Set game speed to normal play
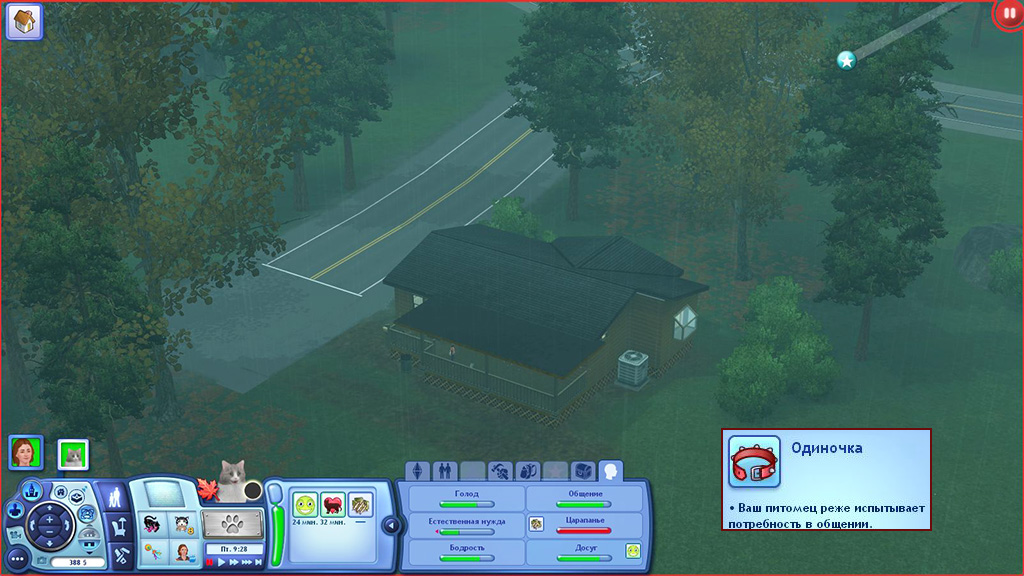Screen dimensions: 1024x576 222,563
